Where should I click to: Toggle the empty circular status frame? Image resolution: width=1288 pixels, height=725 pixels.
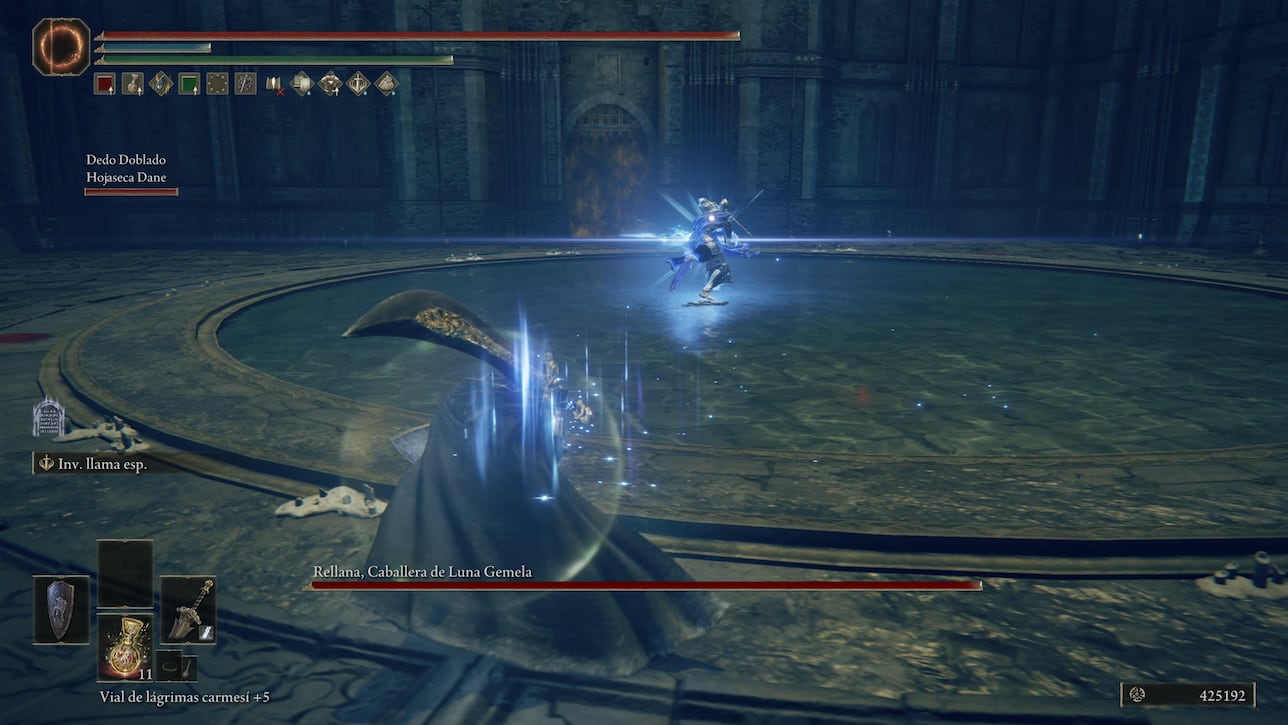coord(217,84)
